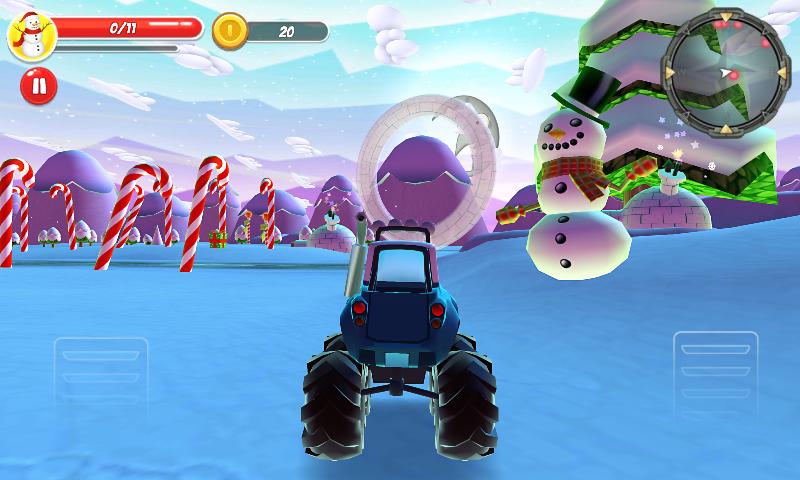This screenshot has width=800, height=480.
Task: Pause the game with the red button
Action: point(39,85)
